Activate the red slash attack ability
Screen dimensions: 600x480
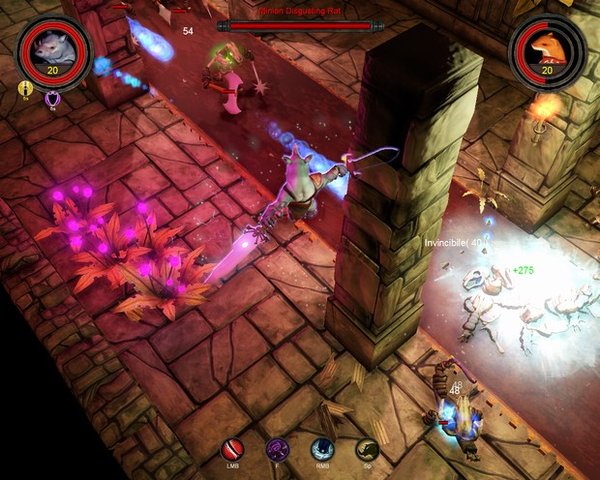232,449
